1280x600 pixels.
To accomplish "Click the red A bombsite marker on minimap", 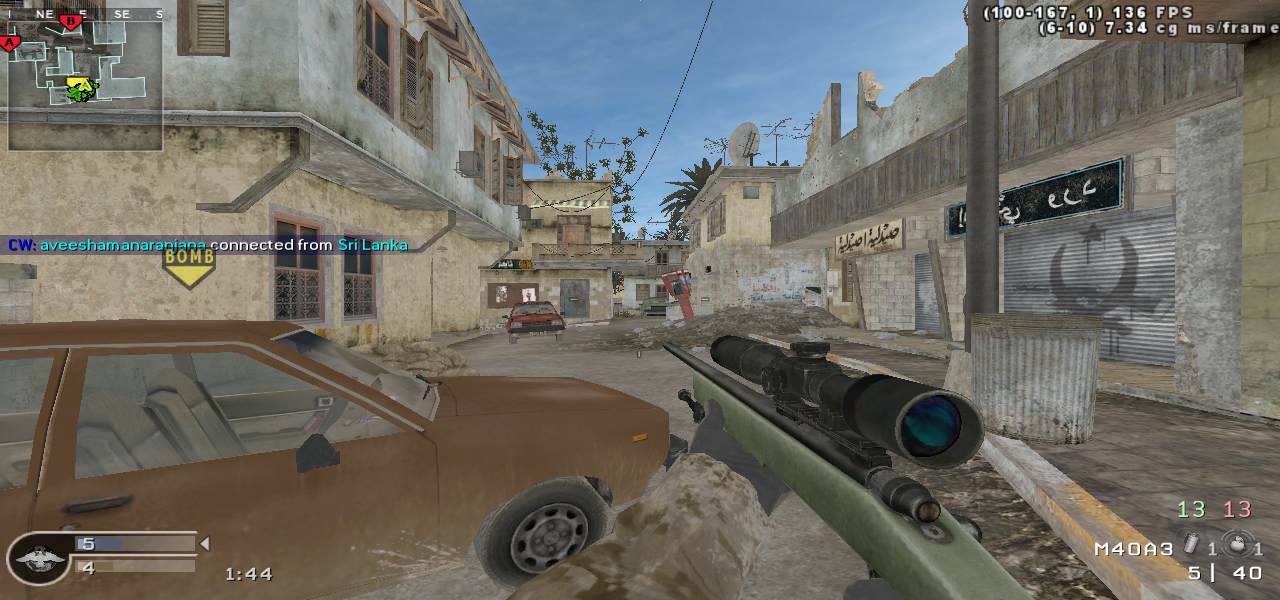I will coord(11,42).
